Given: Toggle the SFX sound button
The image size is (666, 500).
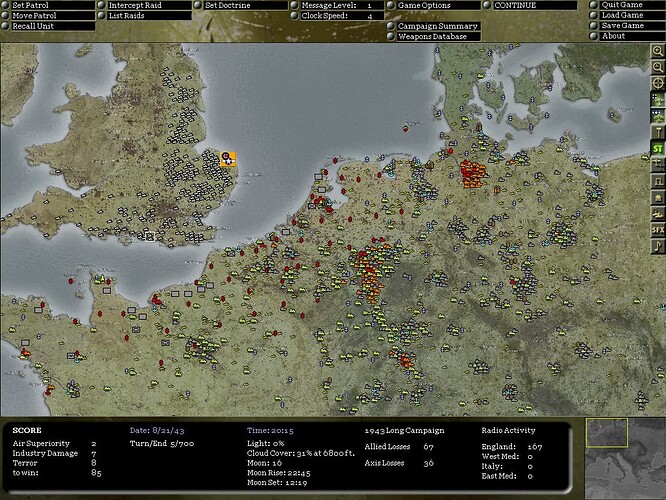Looking at the screenshot, I should click(658, 230).
